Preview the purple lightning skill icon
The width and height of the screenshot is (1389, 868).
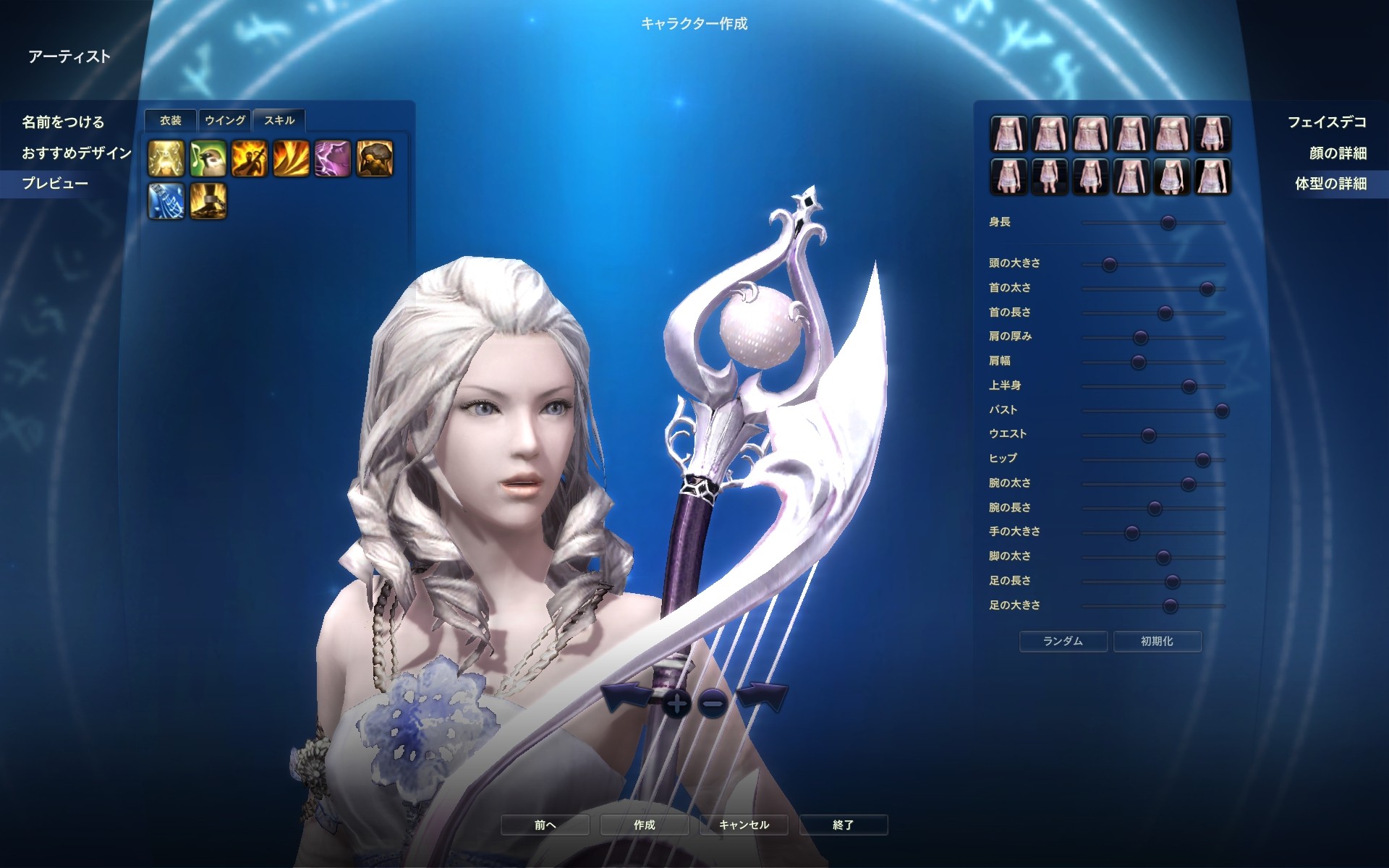[x=333, y=158]
